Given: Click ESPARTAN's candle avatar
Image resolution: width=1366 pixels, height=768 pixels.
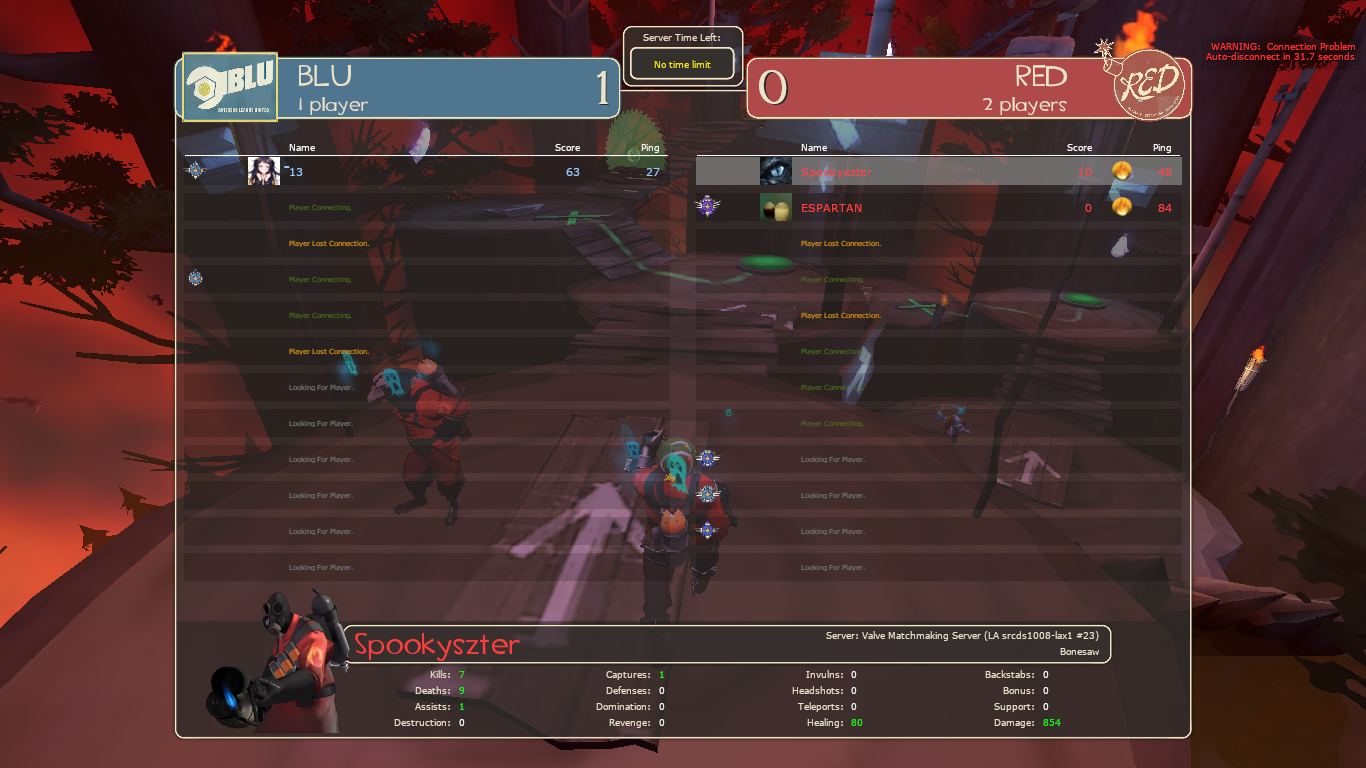Looking at the screenshot, I should point(775,207).
